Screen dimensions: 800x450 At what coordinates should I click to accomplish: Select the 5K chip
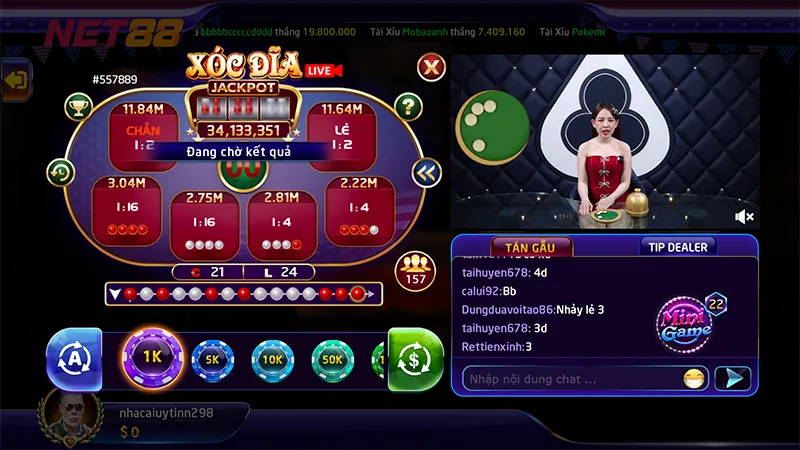212,358
